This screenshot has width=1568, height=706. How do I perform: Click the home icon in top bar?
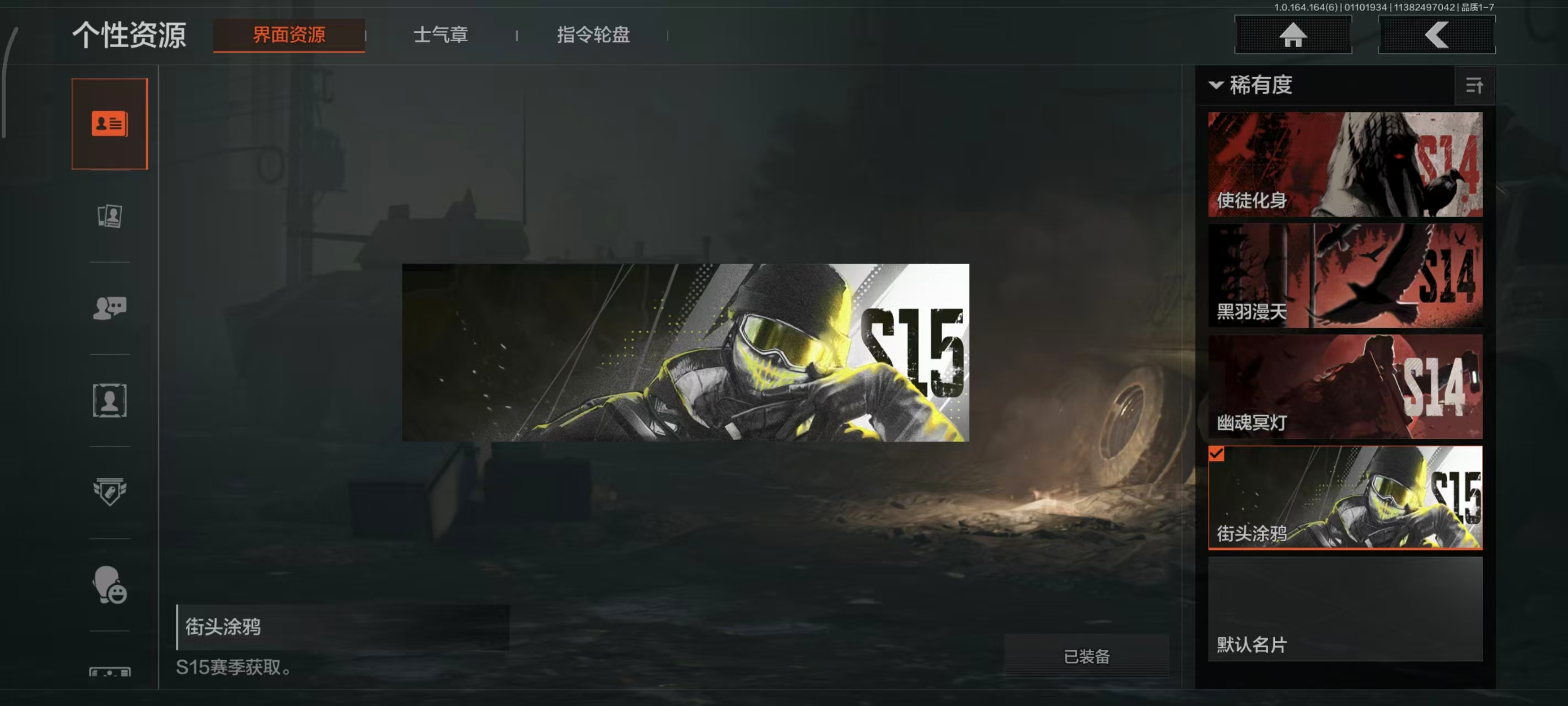pyautogui.click(x=1293, y=35)
